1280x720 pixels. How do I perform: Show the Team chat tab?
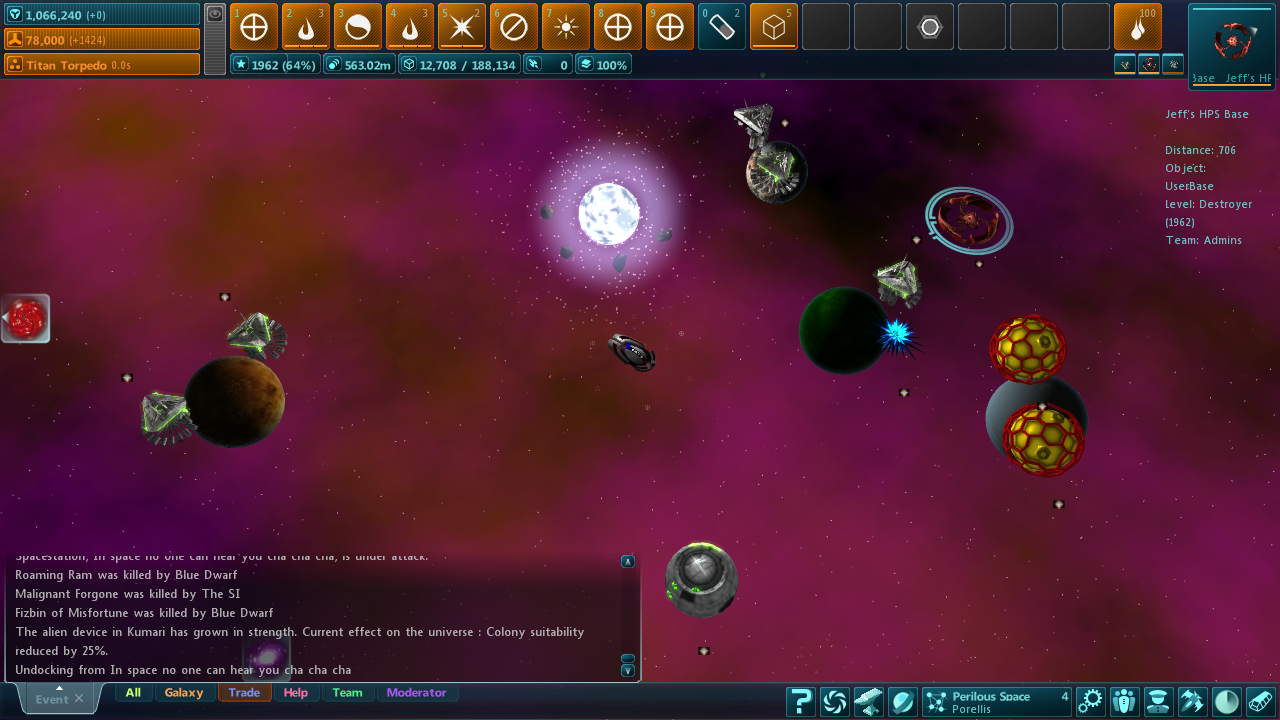tap(347, 693)
